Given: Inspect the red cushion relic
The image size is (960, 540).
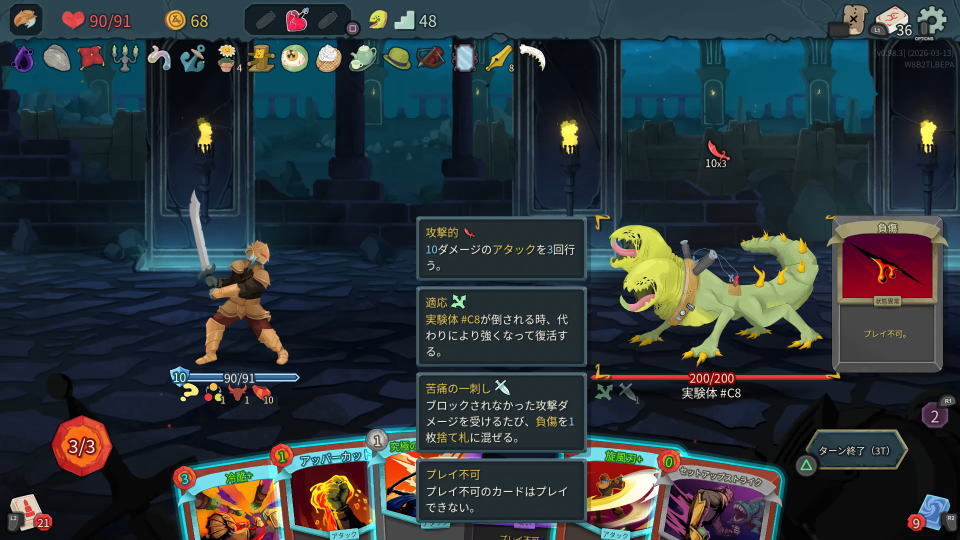Looking at the screenshot, I should click(91, 57).
